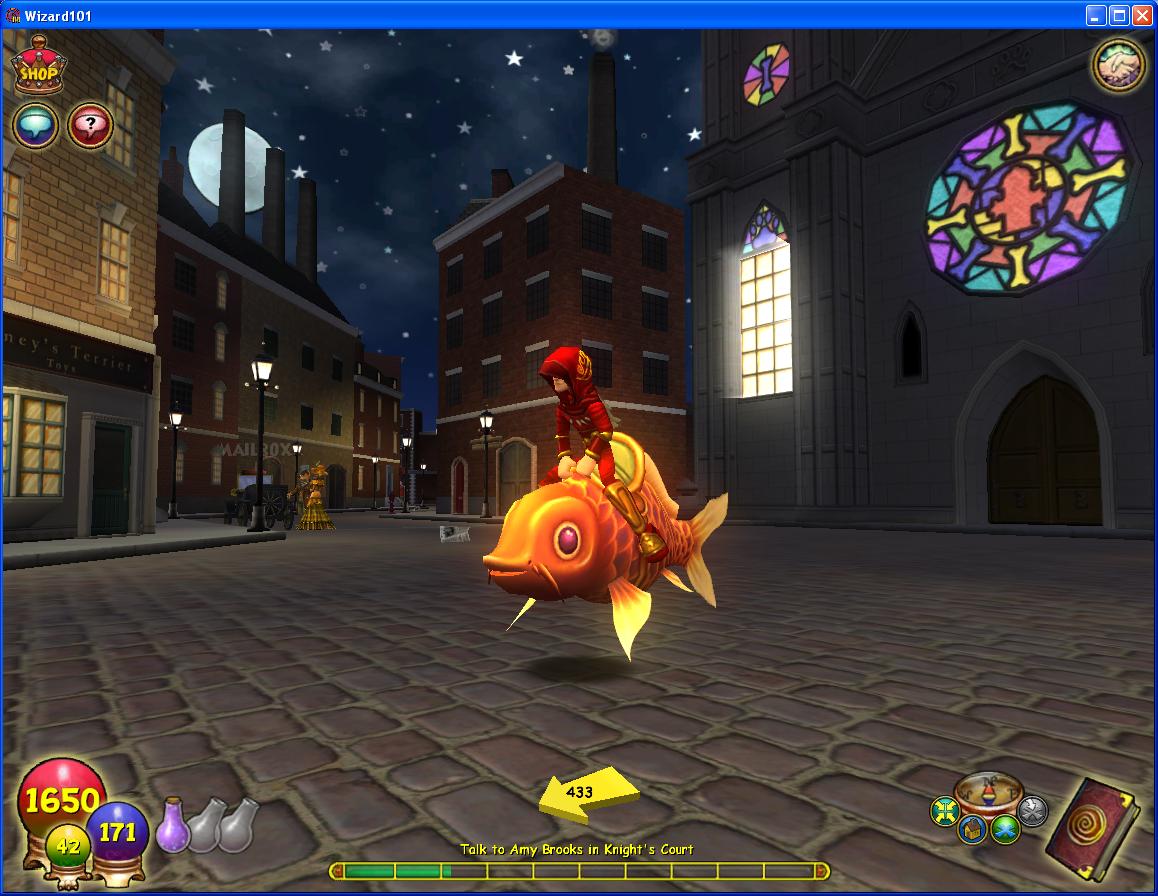Teleport home with the house button
Viewport: 1158px width, 896px height.
[x=974, y=829]
